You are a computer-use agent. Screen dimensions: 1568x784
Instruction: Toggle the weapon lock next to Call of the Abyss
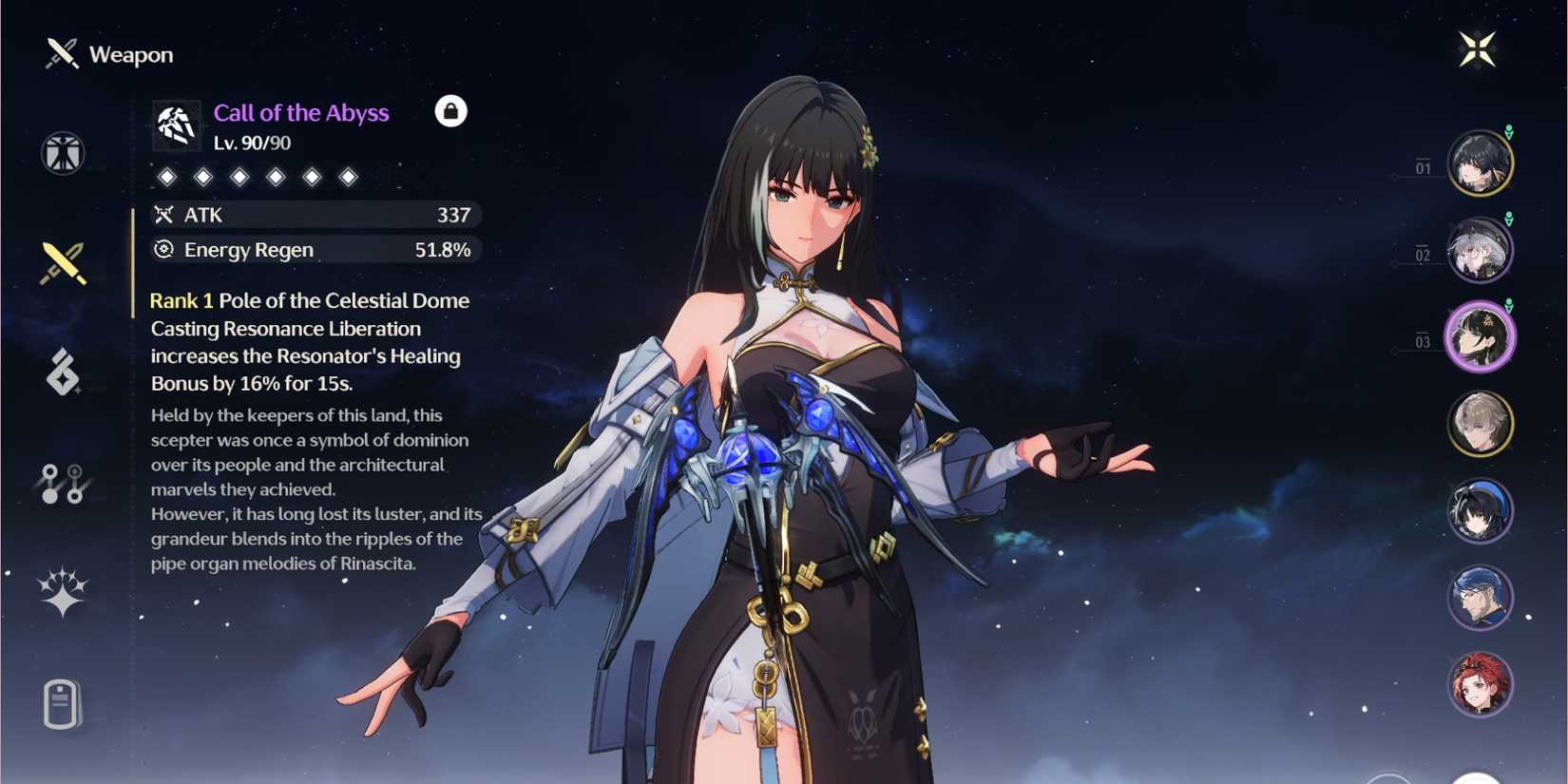pyautogui.click(x=450, y=111)
